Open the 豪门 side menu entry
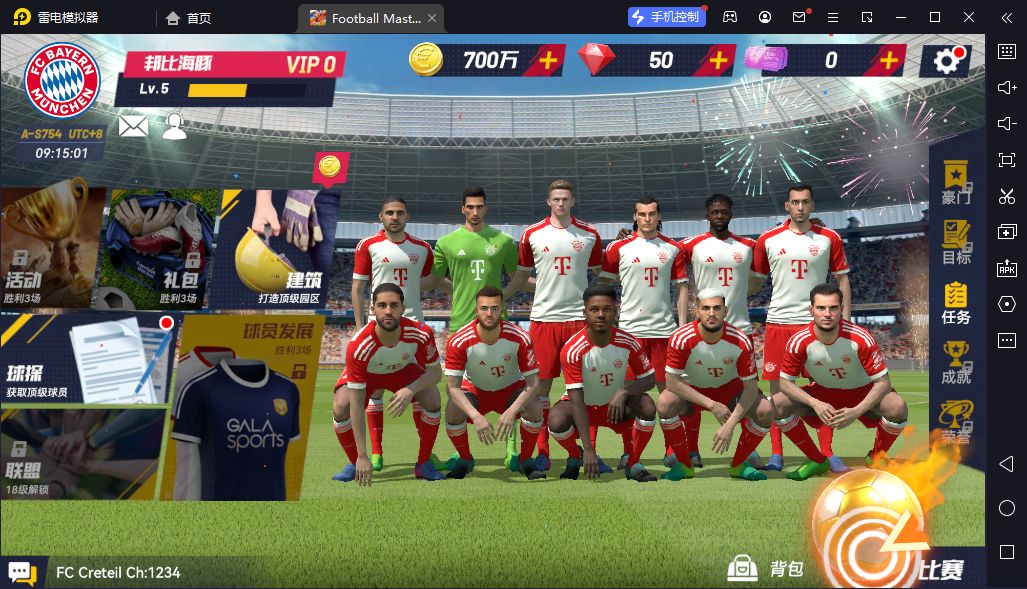 tap(956, 182)
